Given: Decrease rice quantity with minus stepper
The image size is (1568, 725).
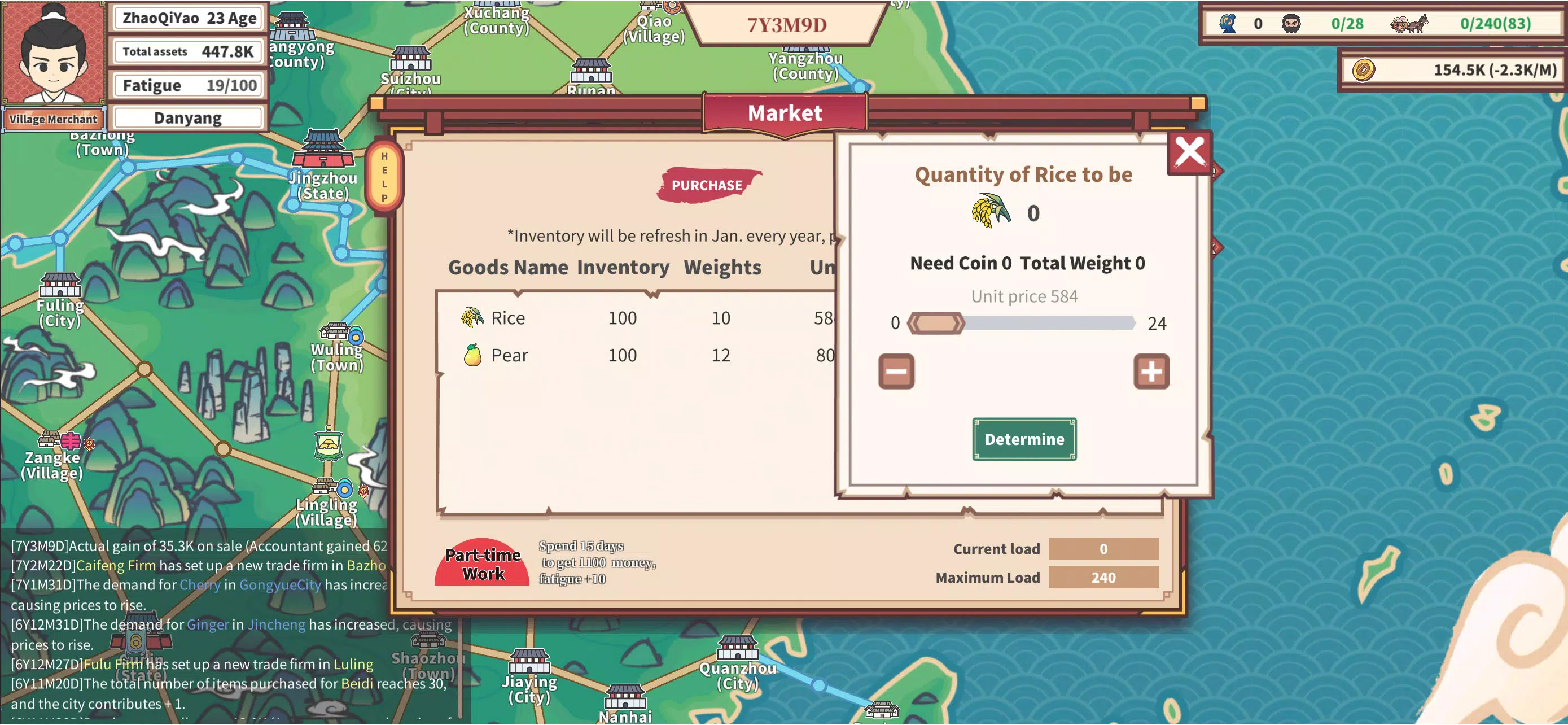Looking at the screenshot, I should 897,372.
